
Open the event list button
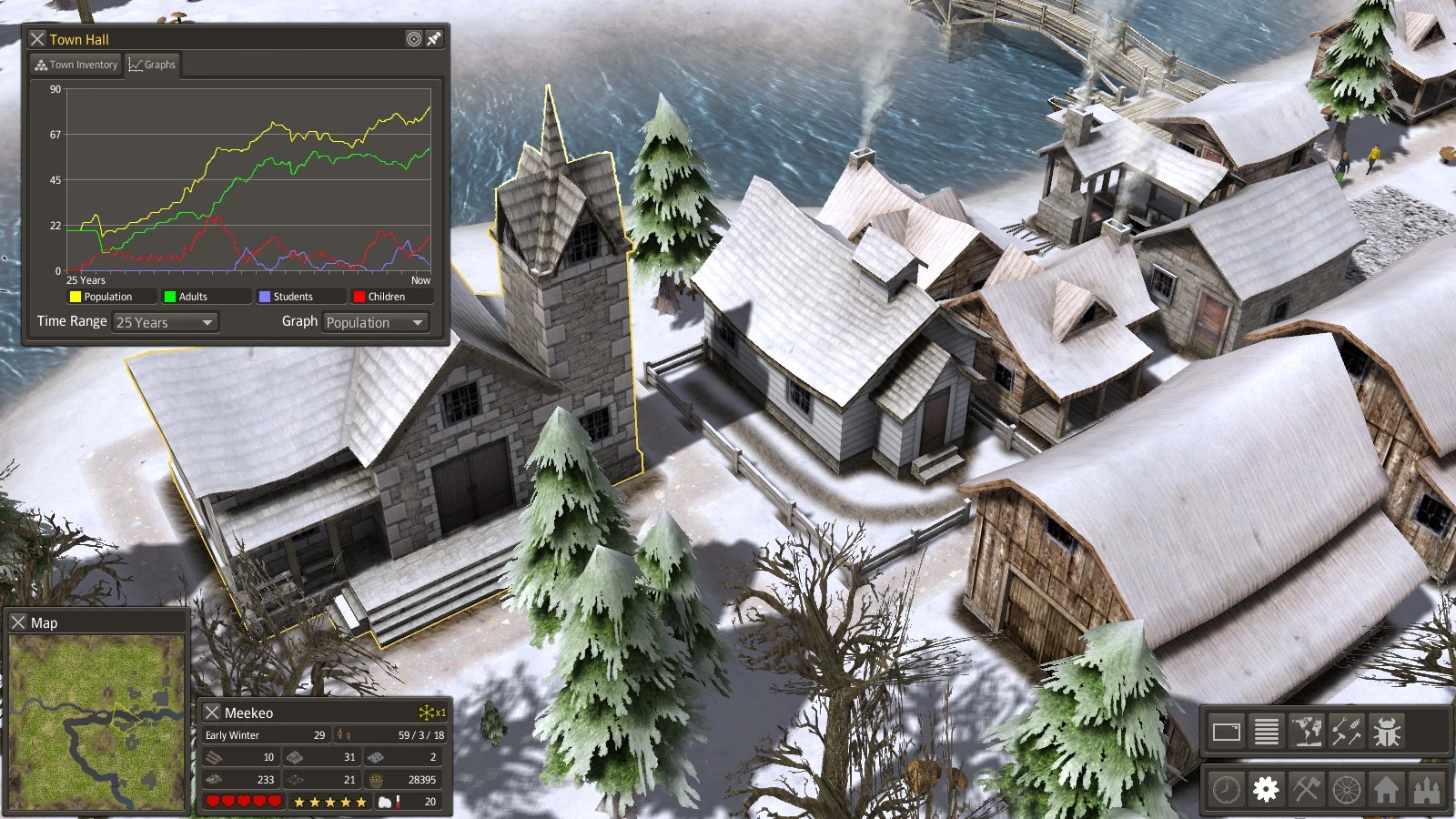pyautogui.click(x=1266, y=730)
